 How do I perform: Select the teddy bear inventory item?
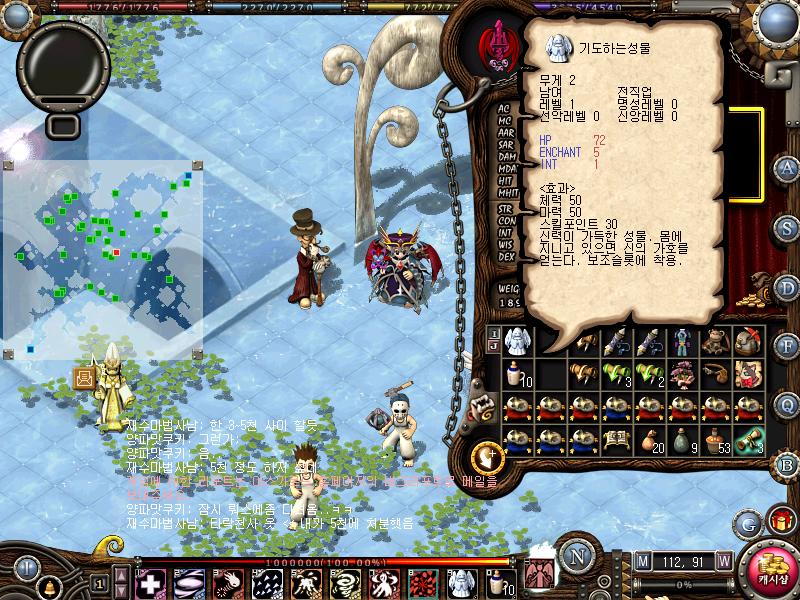pyautogui.click(x=714, y=341)
